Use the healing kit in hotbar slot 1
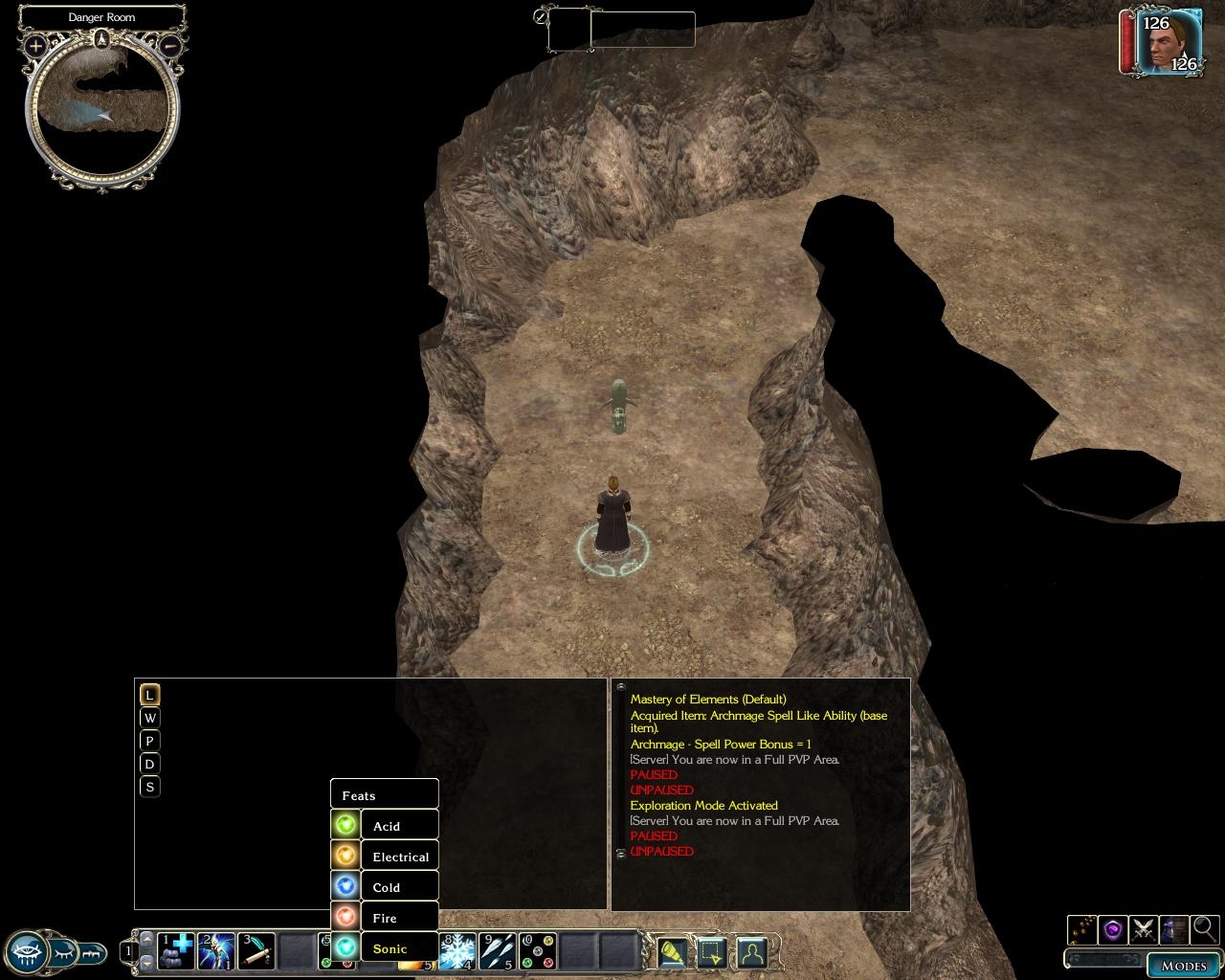 [x=176, y=951]
